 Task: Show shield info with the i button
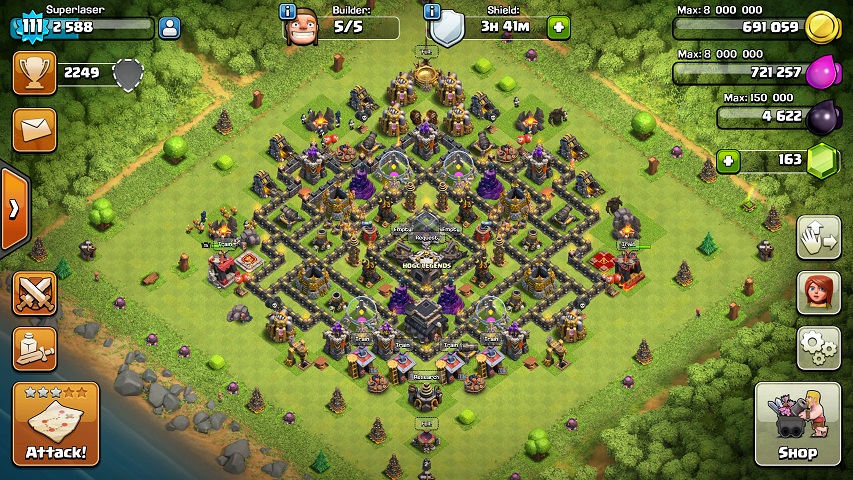tap(432, 12)
